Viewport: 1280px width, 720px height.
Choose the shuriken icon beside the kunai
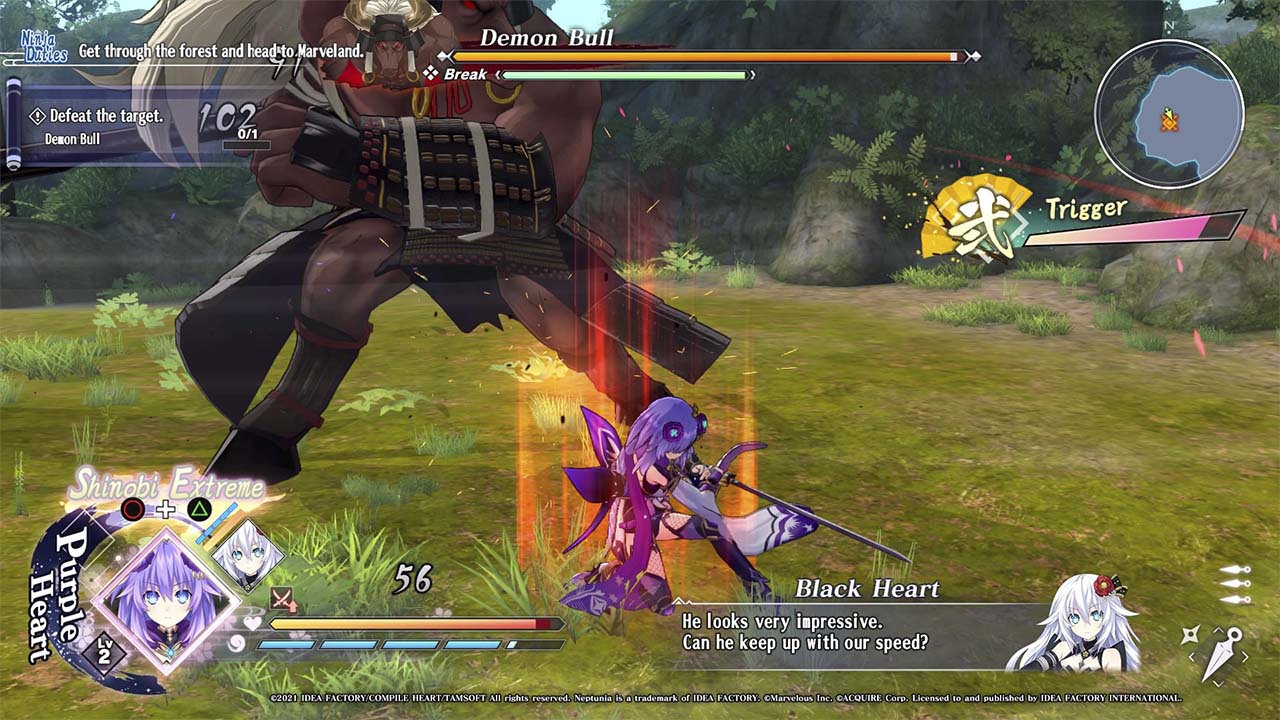tap(1190, 635)
